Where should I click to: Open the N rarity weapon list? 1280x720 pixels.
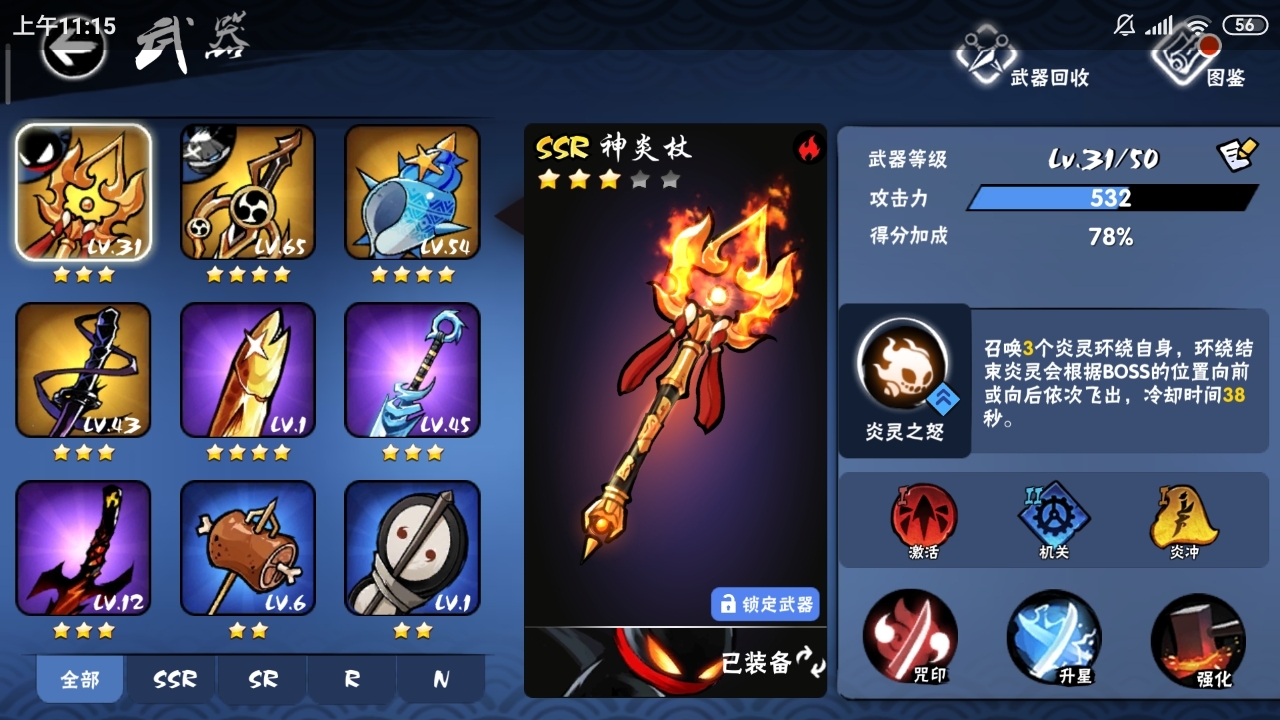click(x=440, y=678)
